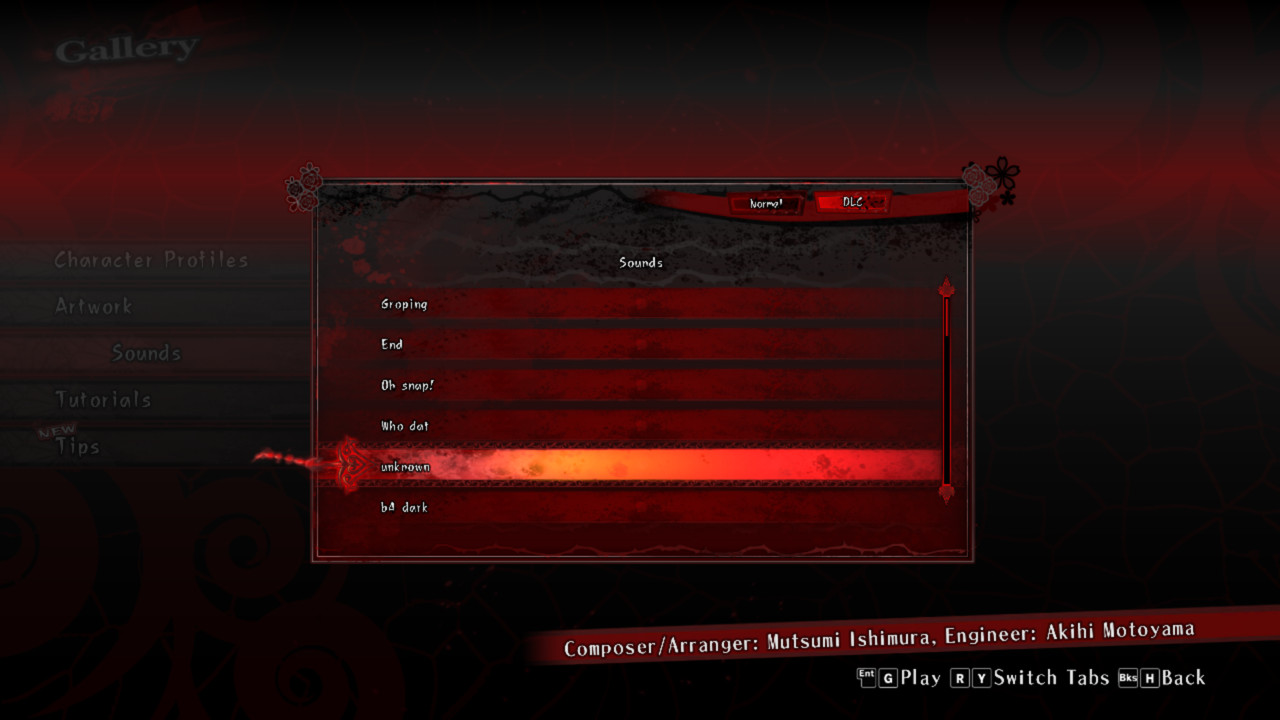This screenshot has height=720, width=1280.
Task: Click the down arrow on the scrollbar
Action: click(945, 491)
